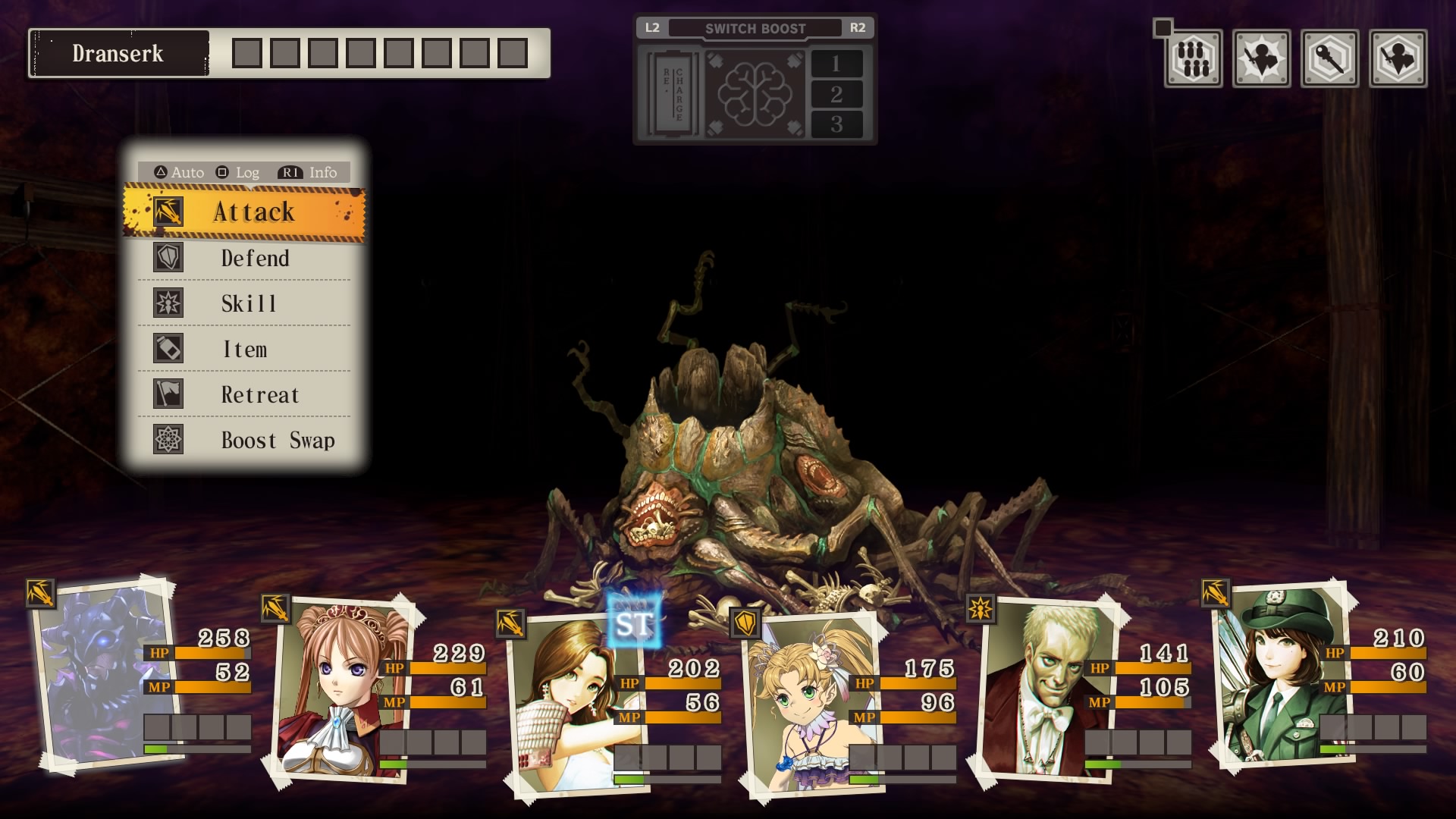Click the brain icon in Switch Boost

(754, 94)
